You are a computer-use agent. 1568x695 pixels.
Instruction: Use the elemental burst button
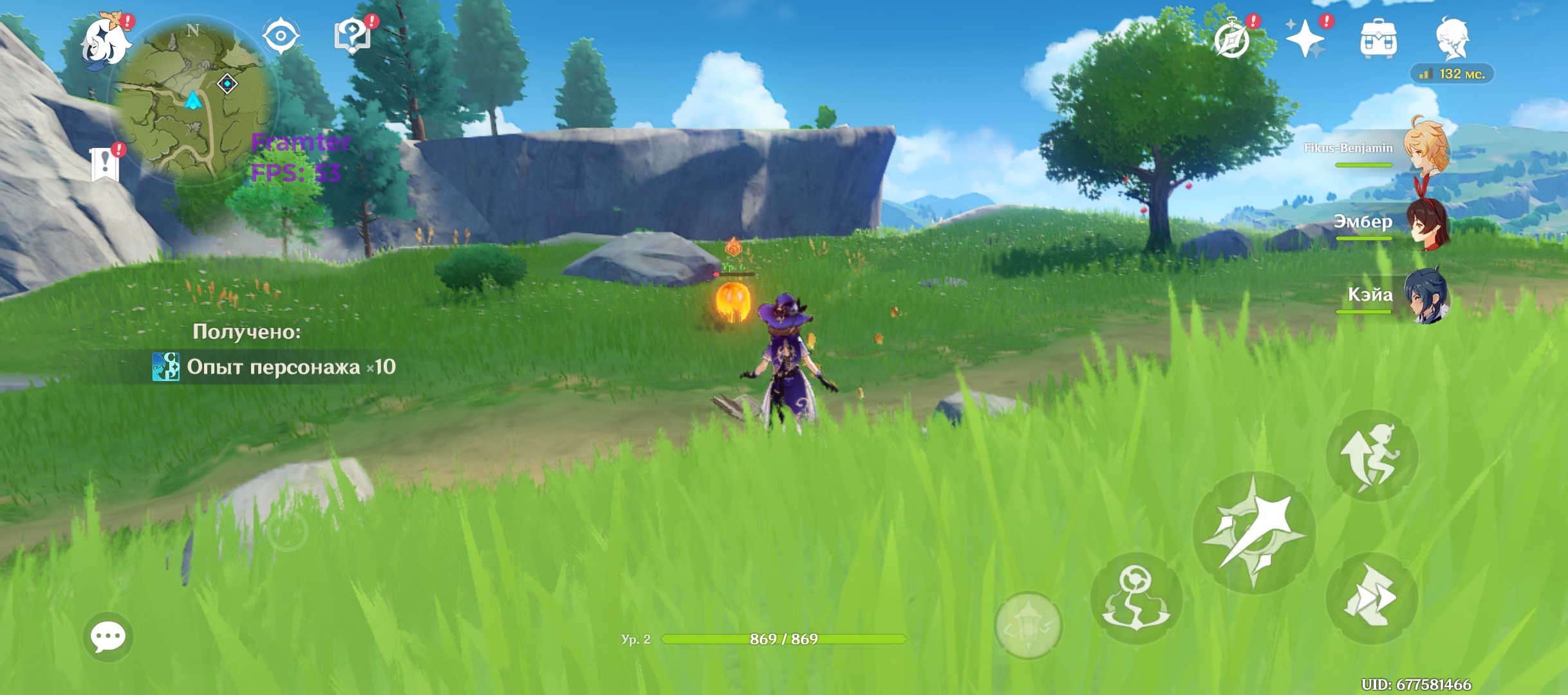tap(1028, 625)
